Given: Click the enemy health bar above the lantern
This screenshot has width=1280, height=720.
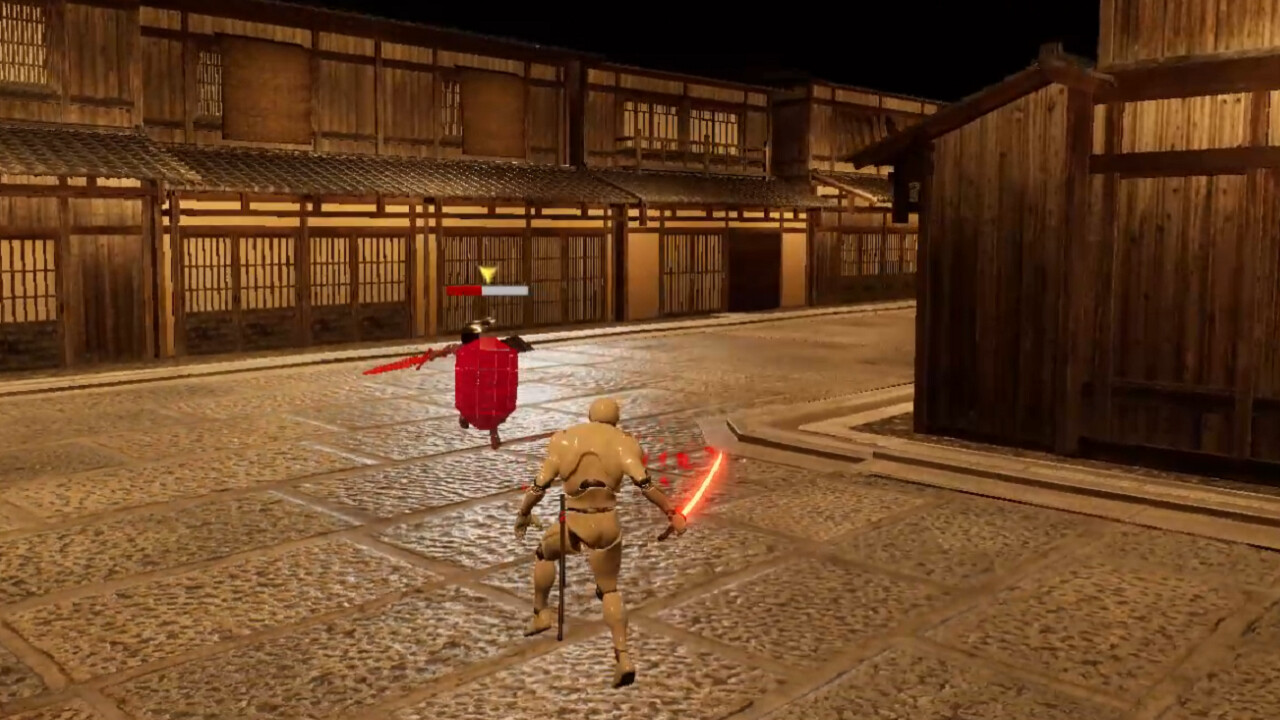Looking at the screenshot, I should coord(488,291).
